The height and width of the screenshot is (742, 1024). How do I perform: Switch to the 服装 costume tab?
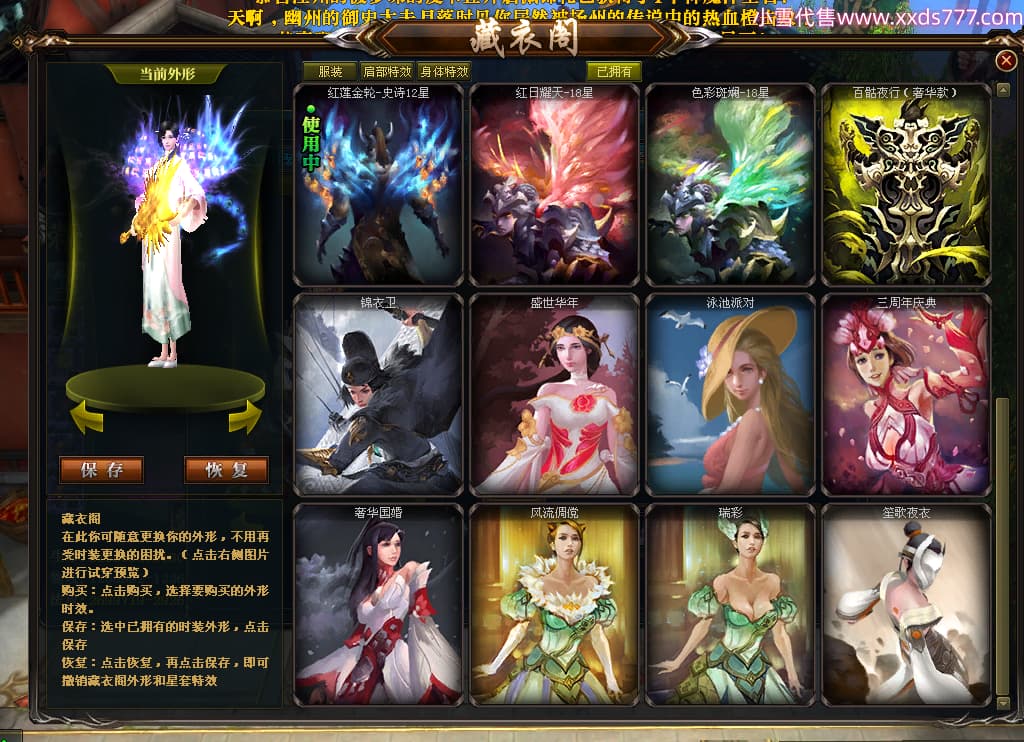pos(330,71)
